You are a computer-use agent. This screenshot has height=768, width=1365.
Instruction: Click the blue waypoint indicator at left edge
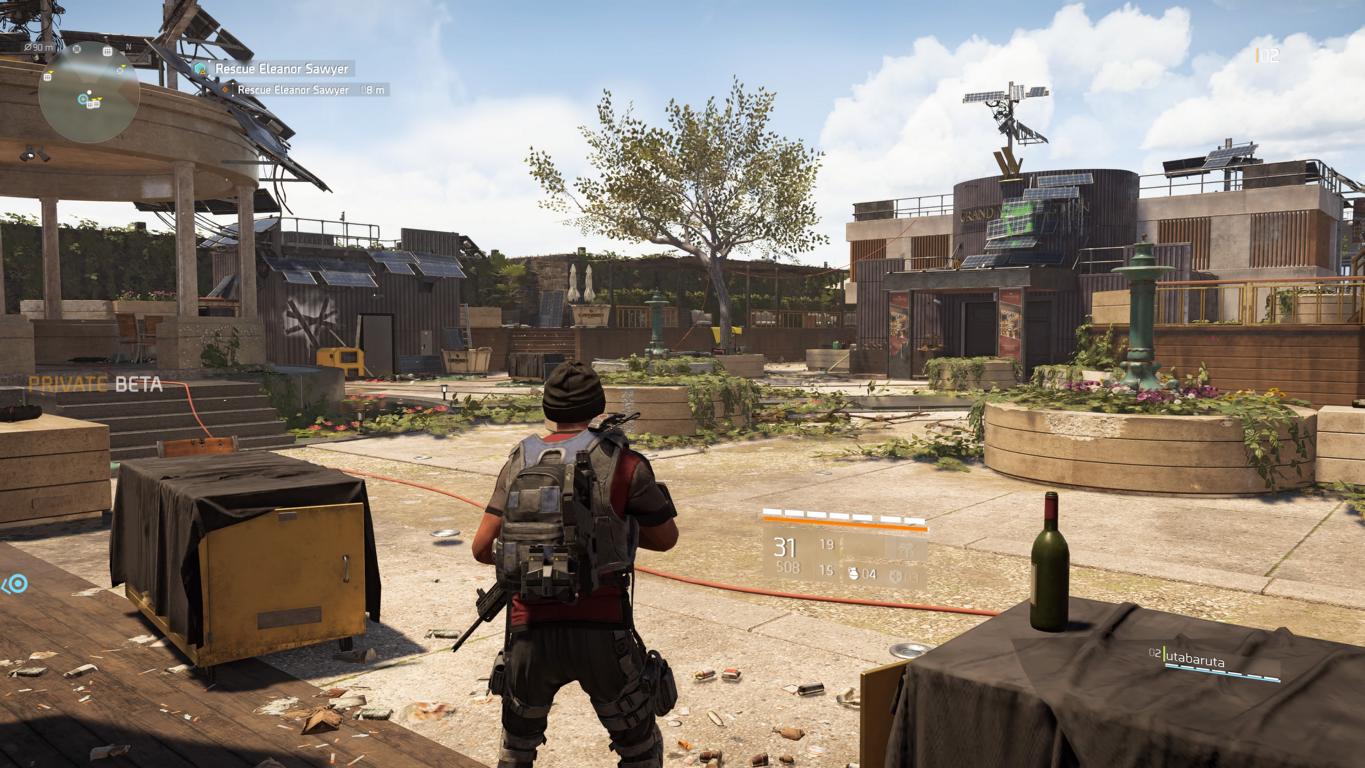14,584
